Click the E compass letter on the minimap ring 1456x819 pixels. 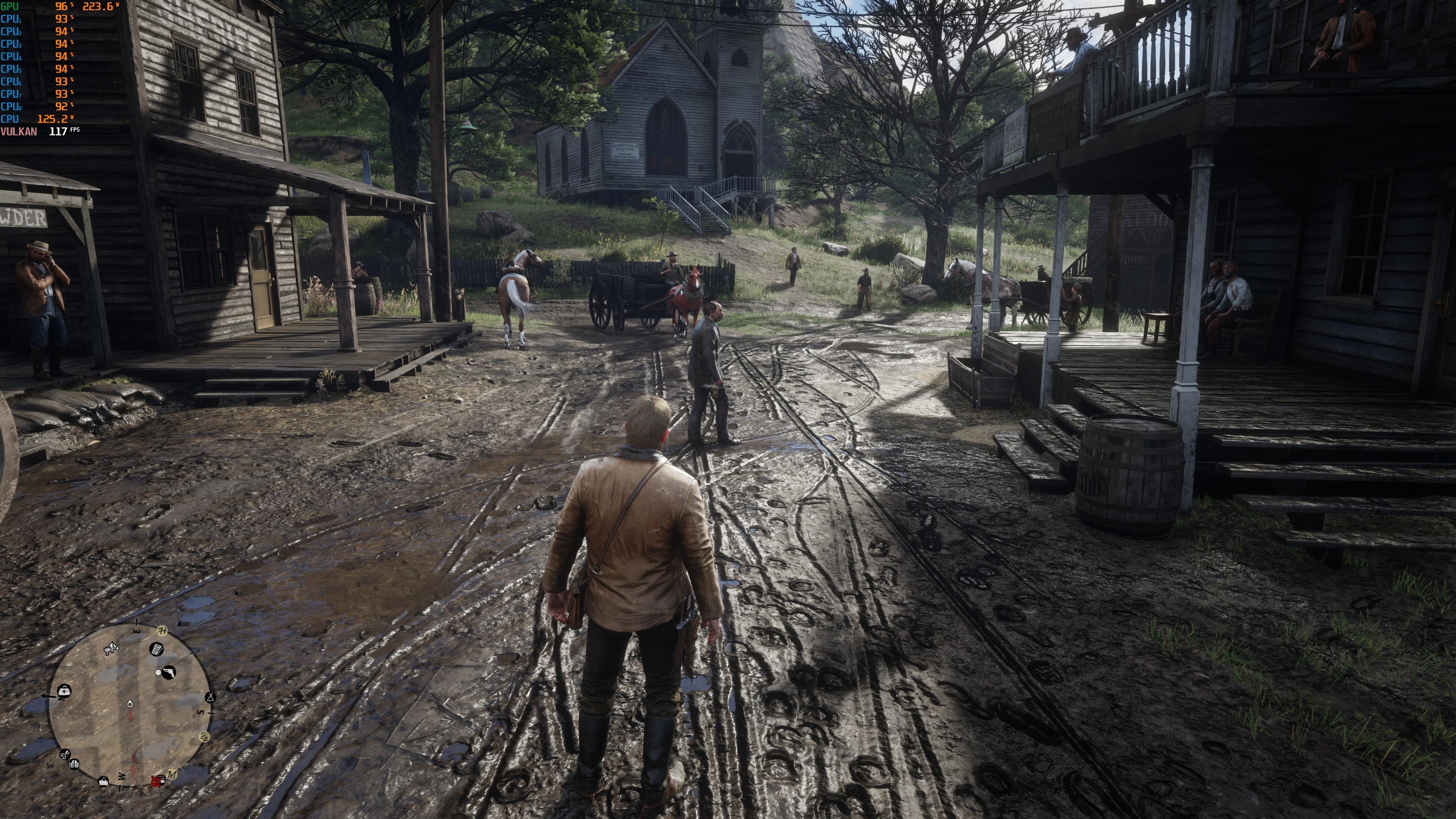click(136, 631)
